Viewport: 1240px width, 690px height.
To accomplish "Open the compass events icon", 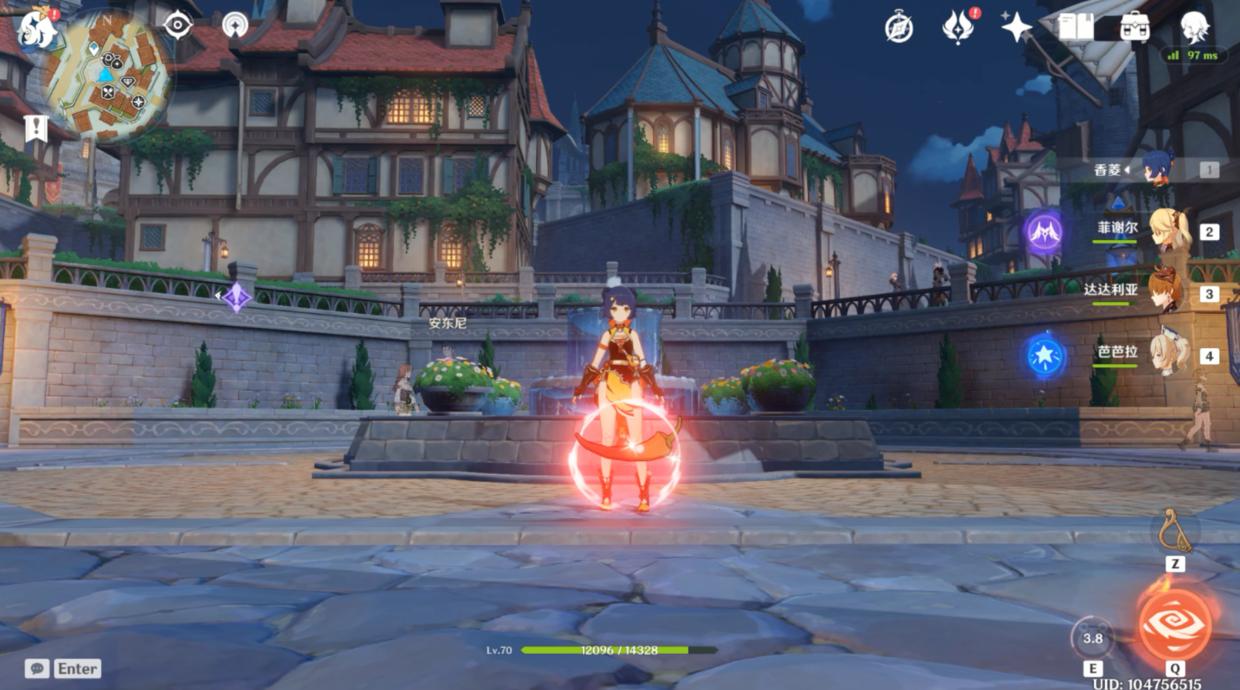I will pyautogui.click(x=898, y=27).
